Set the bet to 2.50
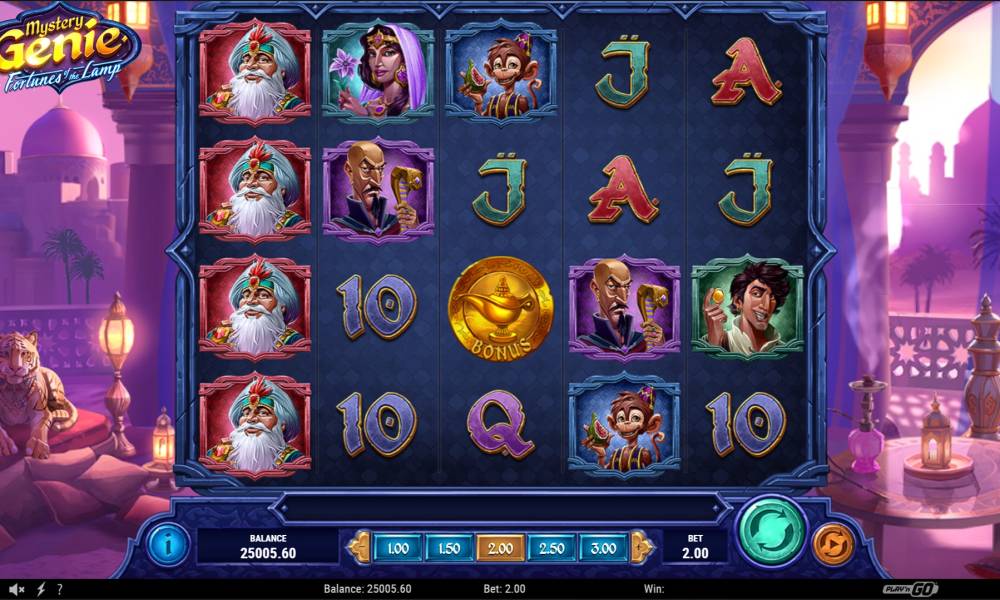Screen dimensions: 1000x600 [553, 547]
